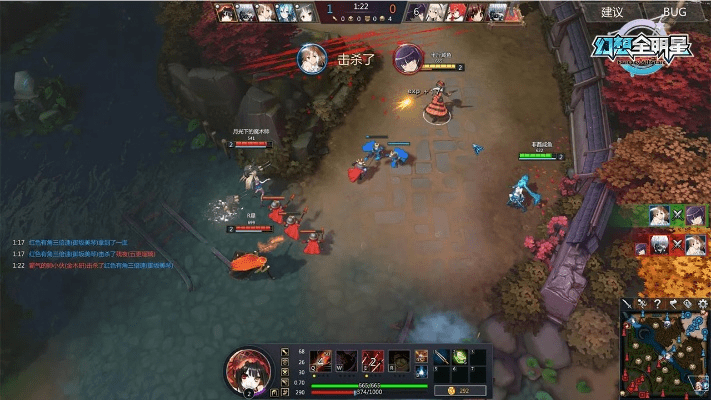711x400 pixels.
Task: Open the shop via the gold counter
Action: (461, 390)
